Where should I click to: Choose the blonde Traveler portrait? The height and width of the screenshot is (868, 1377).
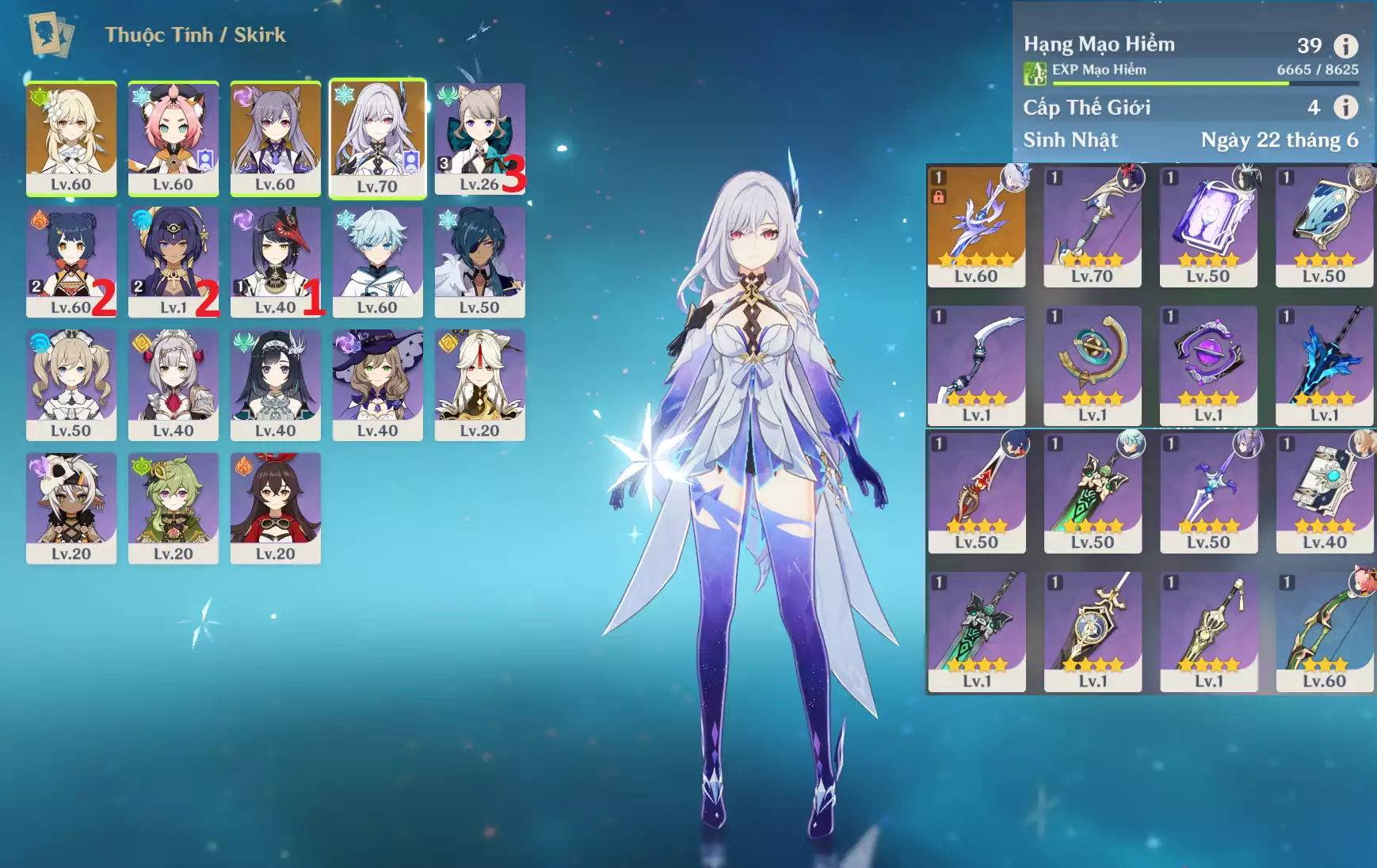71,137
